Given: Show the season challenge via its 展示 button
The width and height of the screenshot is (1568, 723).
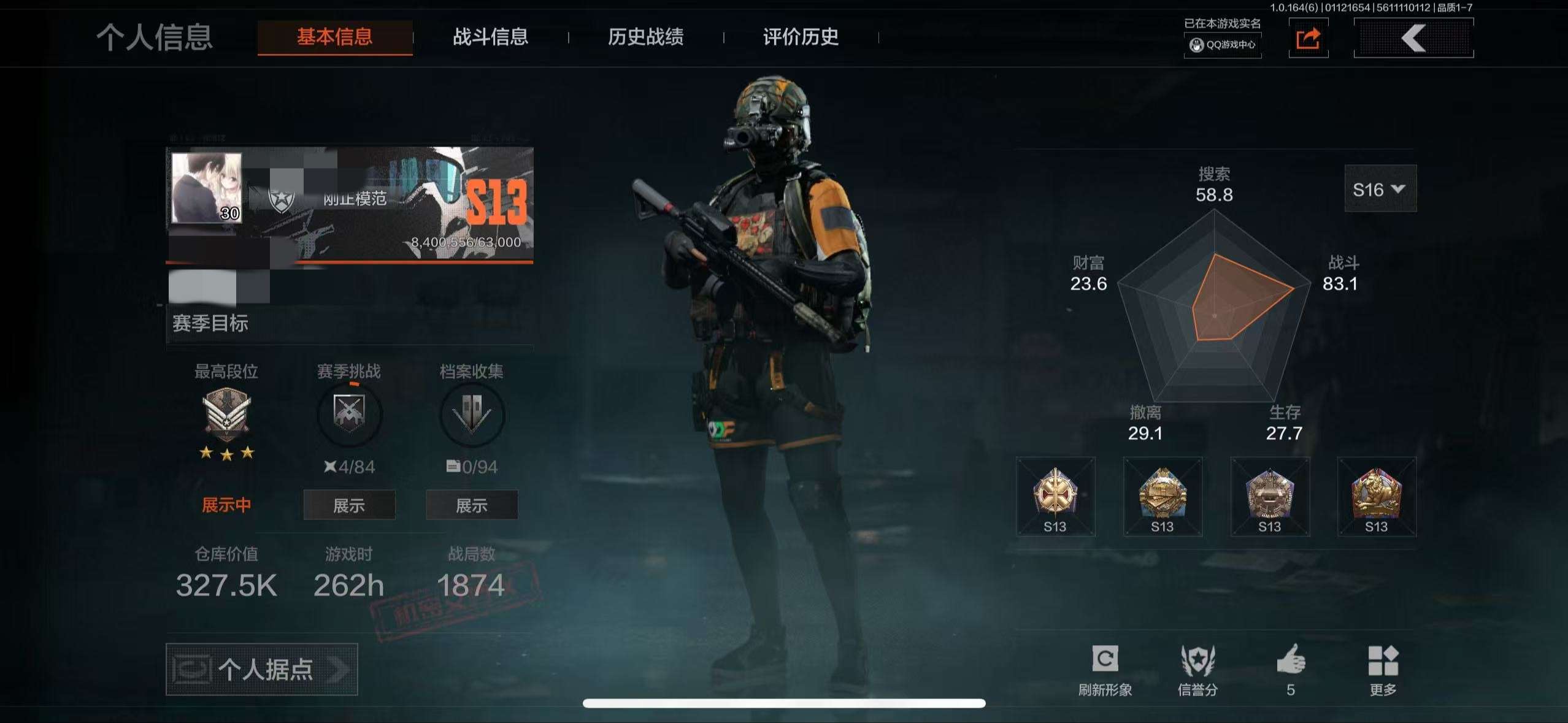Looking at the screenshot, I should pyautogui.click(x=348, y=505).
